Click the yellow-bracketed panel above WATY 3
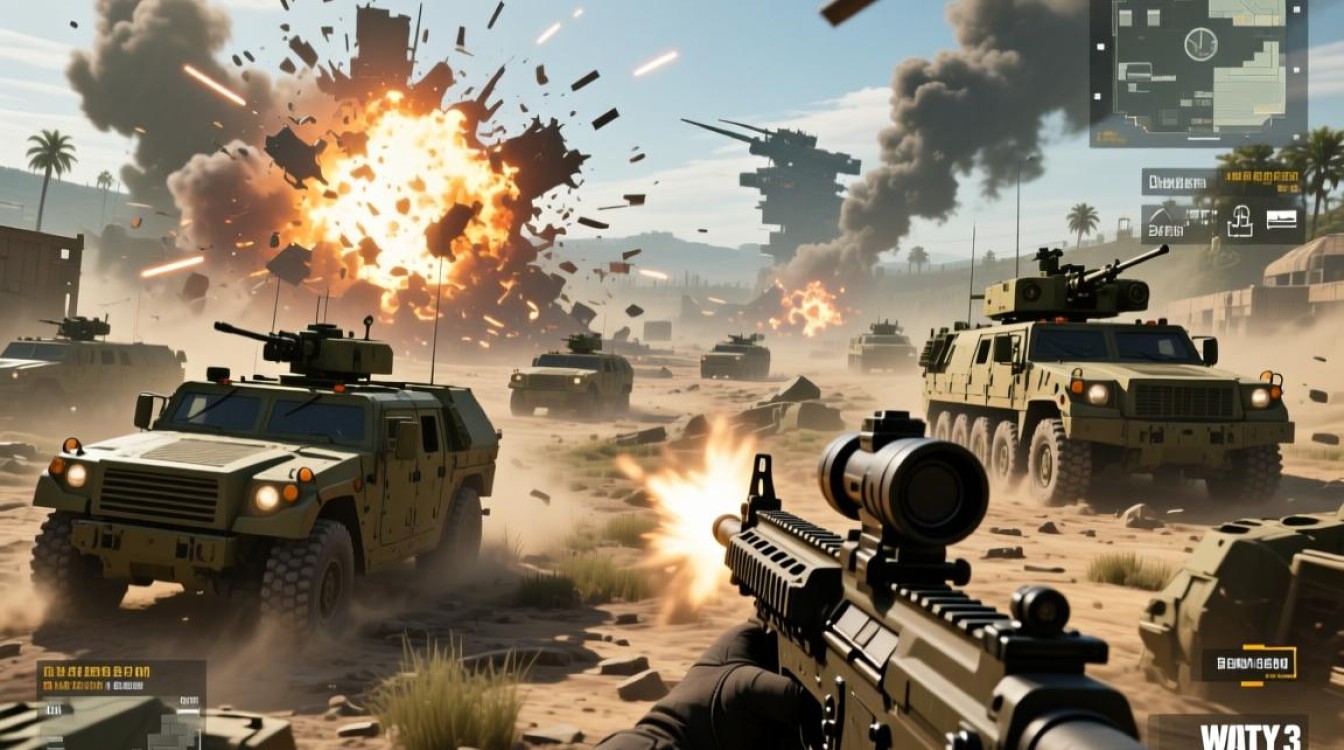1344x750 pixels. pos(1250,664)
